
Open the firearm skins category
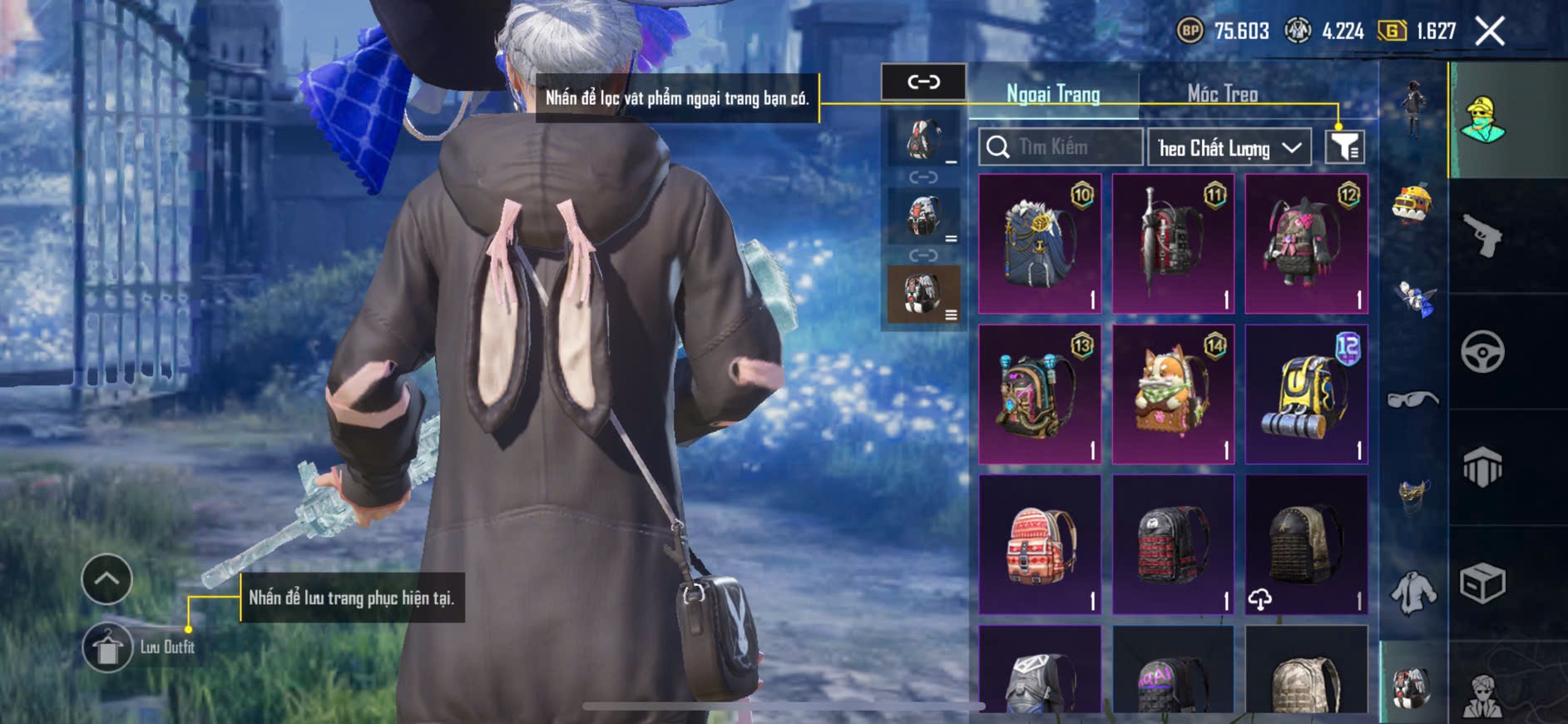pyautogui.click(x=1482, y=236)
